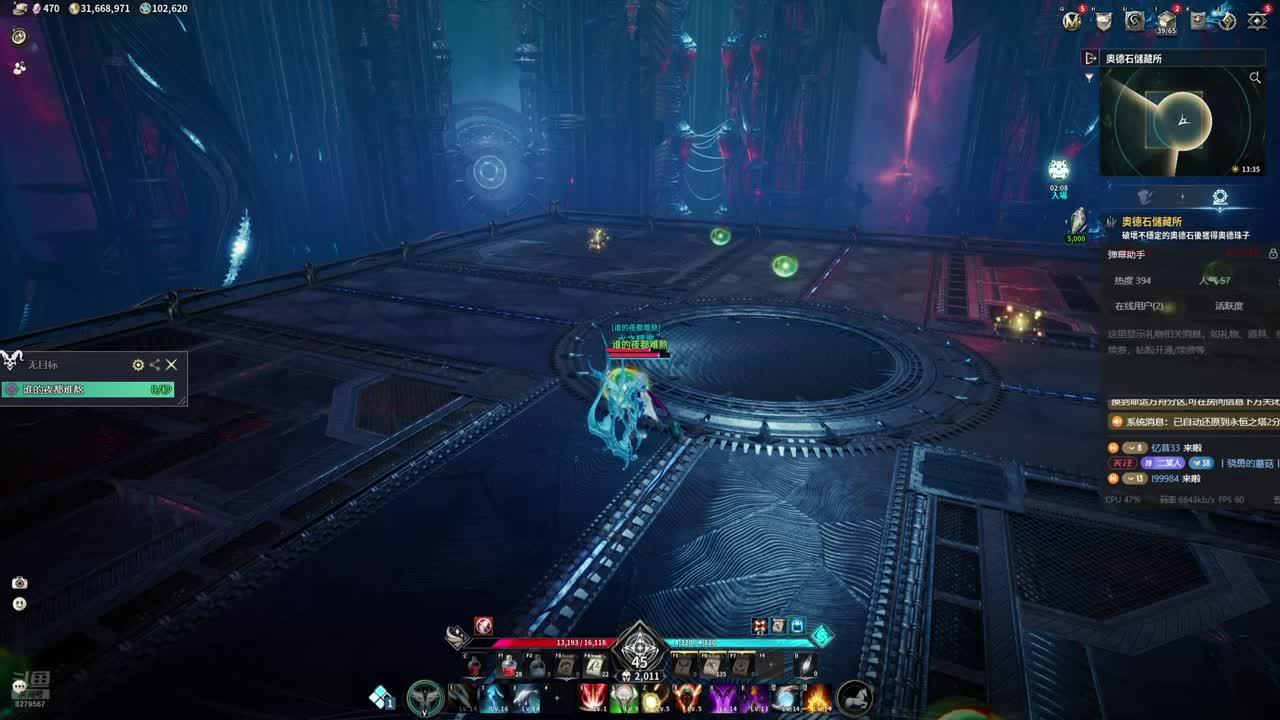The image size is (1280, 720).
Task: Open the camera screenshot icon
Action: (x=19, y=583)
